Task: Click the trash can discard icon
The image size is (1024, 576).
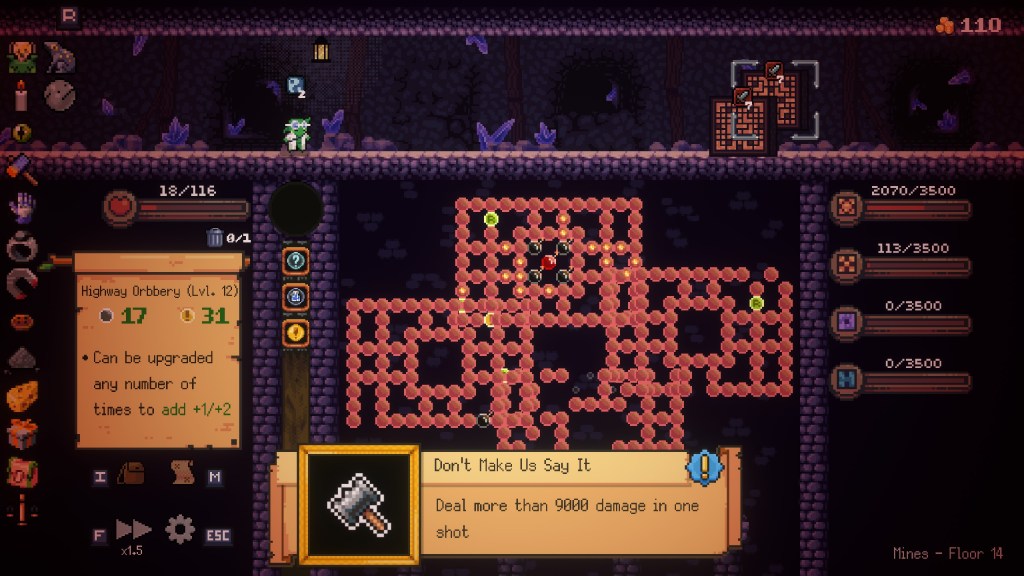Action: pyautogui.click(x=215, y=237)
